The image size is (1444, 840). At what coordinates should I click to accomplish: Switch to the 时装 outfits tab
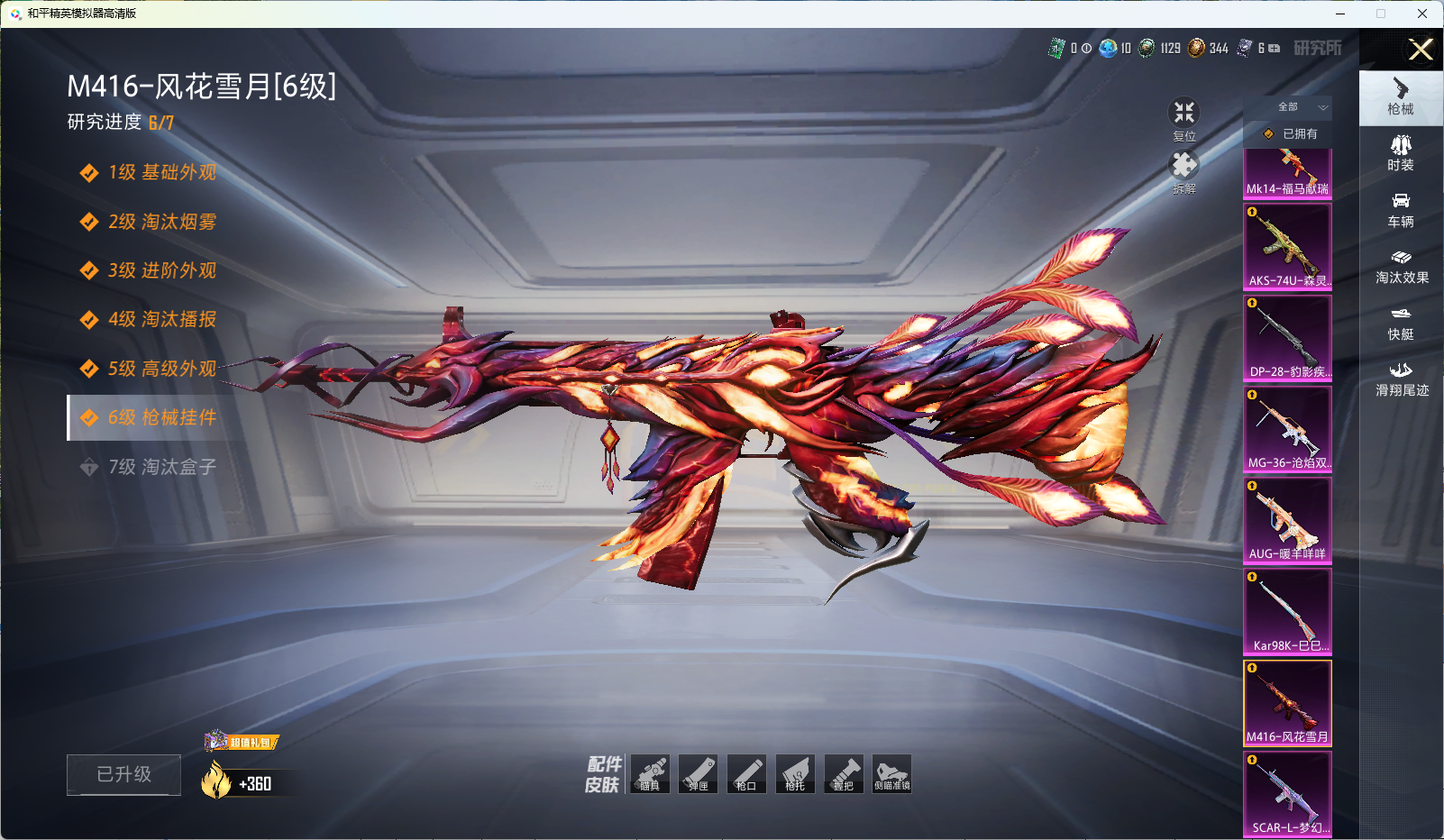[1401, 153]
